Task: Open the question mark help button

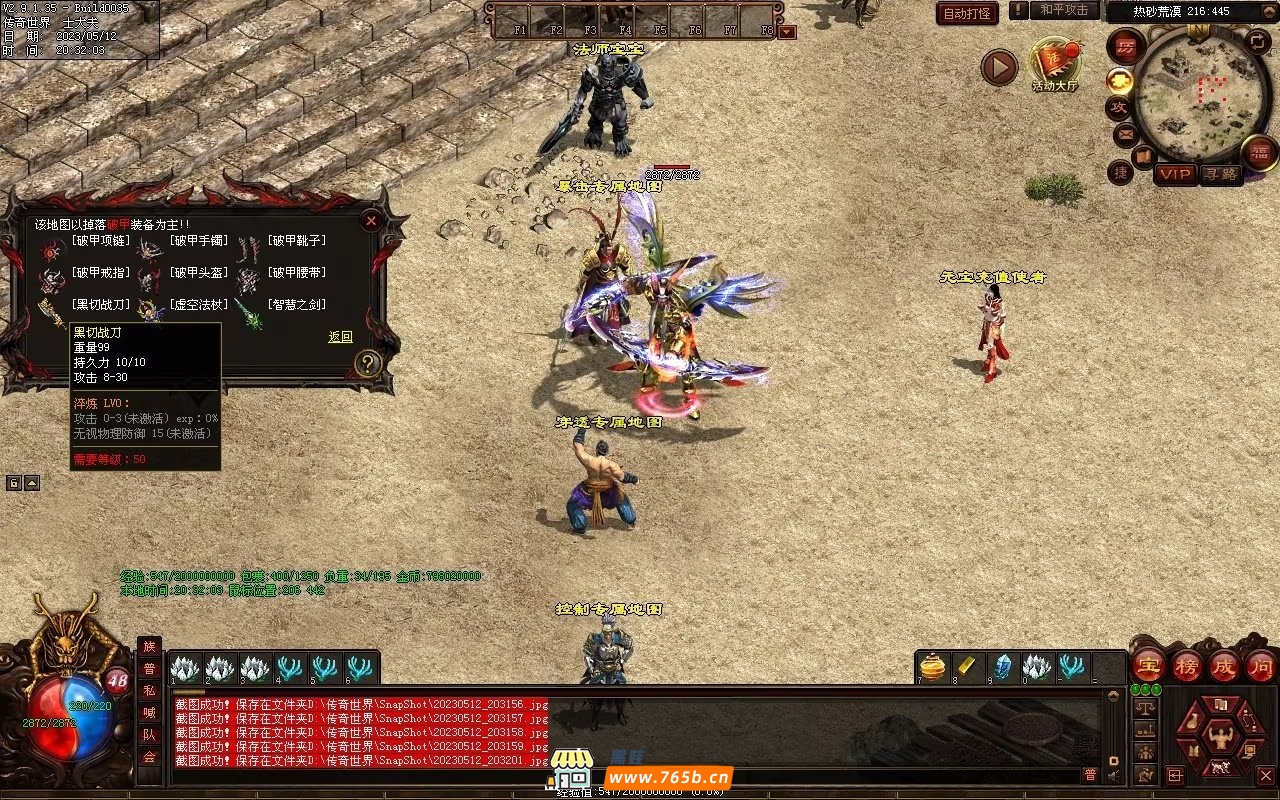Action: click(x=368, y=363)
